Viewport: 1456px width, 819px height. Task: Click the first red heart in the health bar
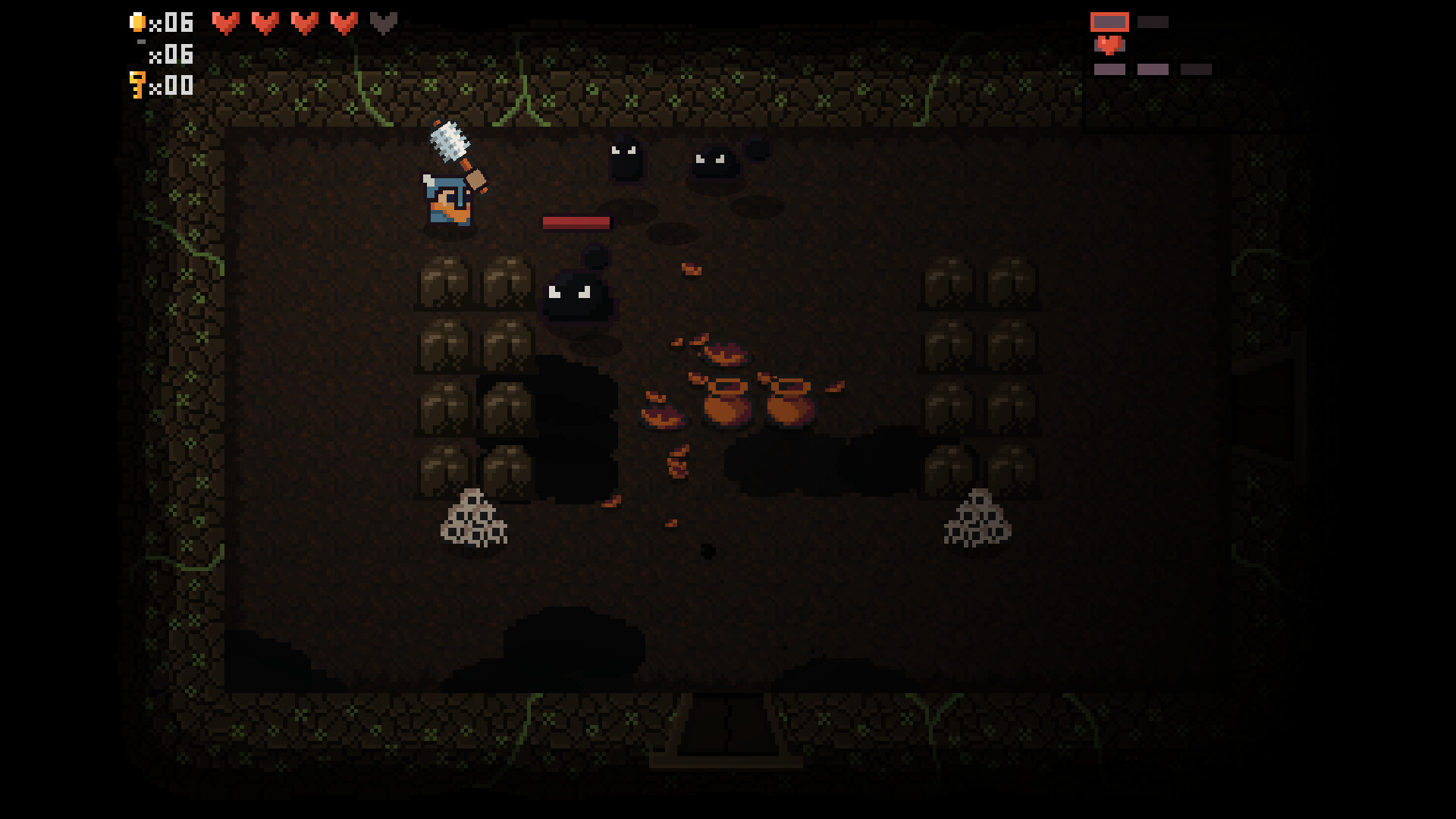[224, 22]
